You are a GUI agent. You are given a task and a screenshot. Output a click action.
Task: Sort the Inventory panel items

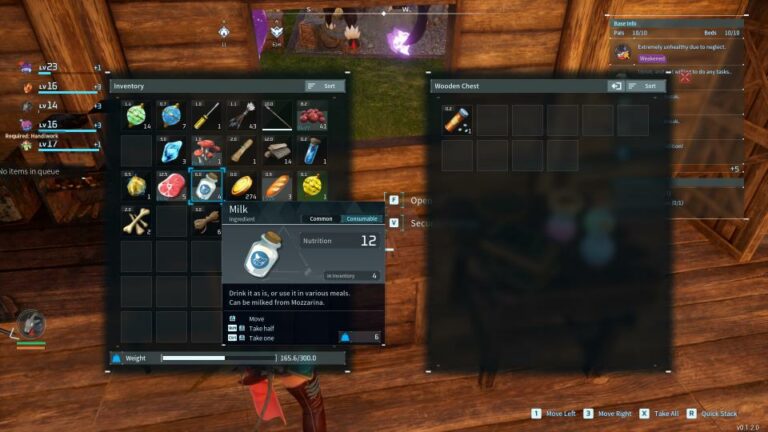tap(324, 86)
